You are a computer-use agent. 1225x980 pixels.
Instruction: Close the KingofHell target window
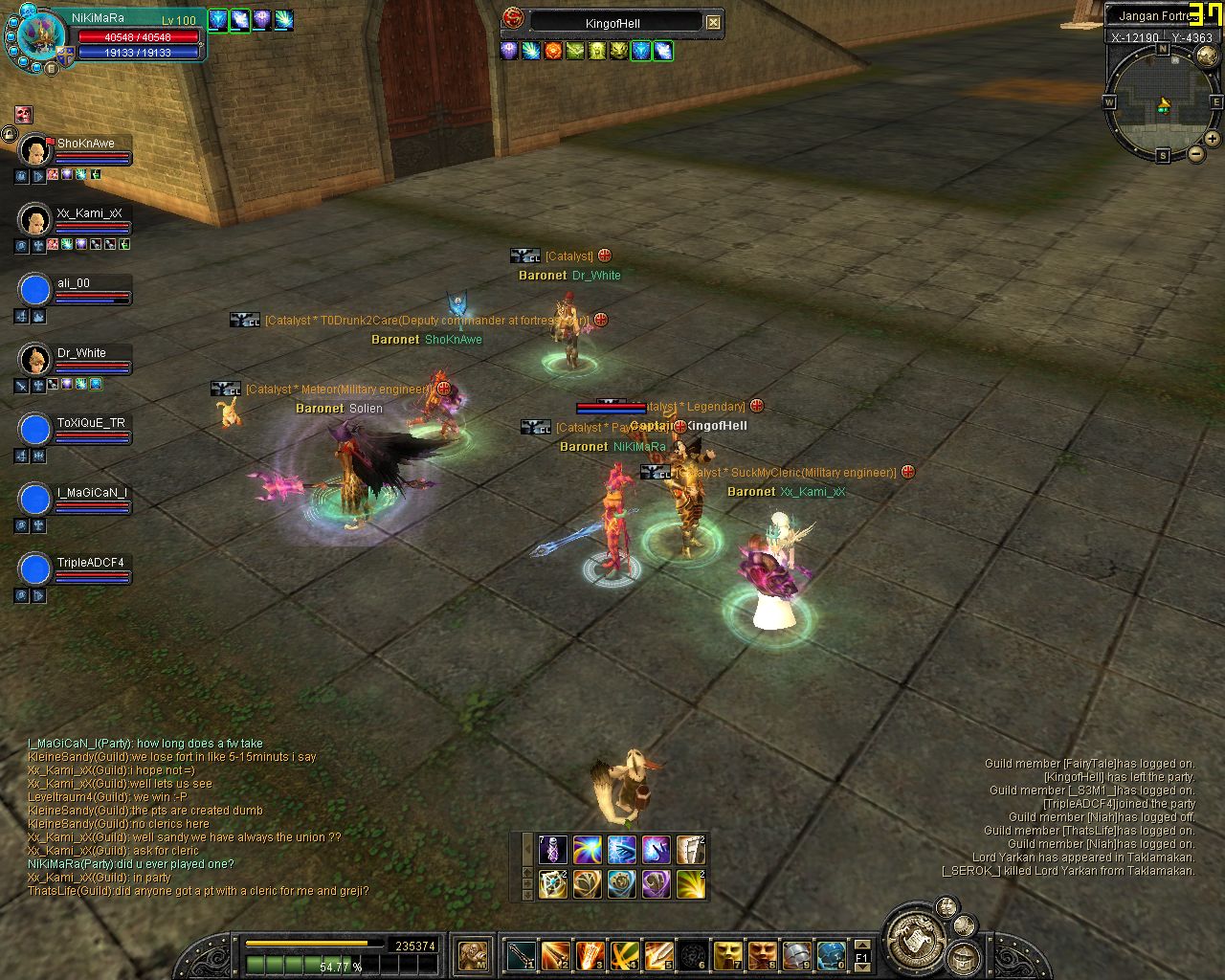click(713, 22)
